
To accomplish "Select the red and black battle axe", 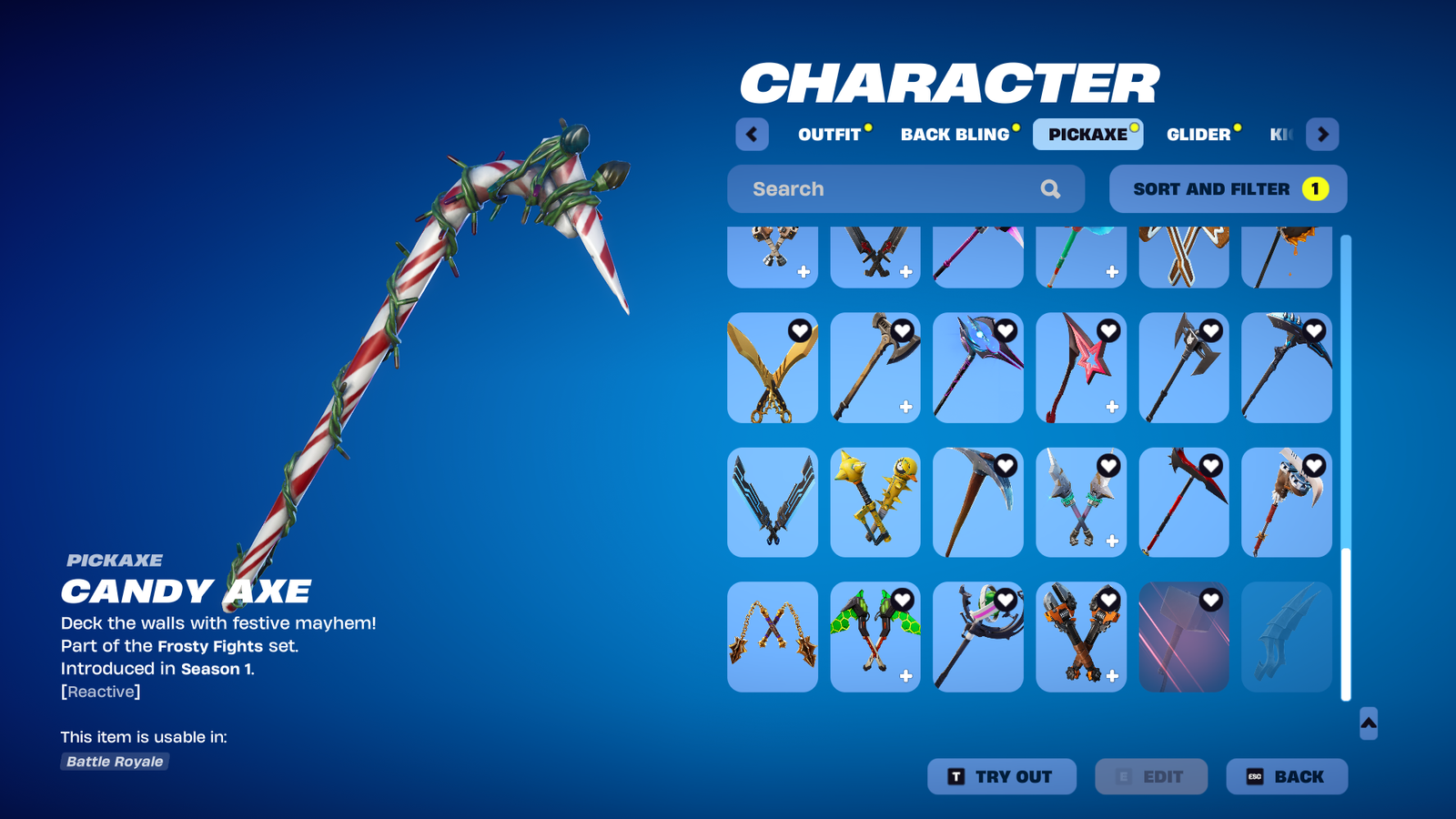I will coord(1184,502).
